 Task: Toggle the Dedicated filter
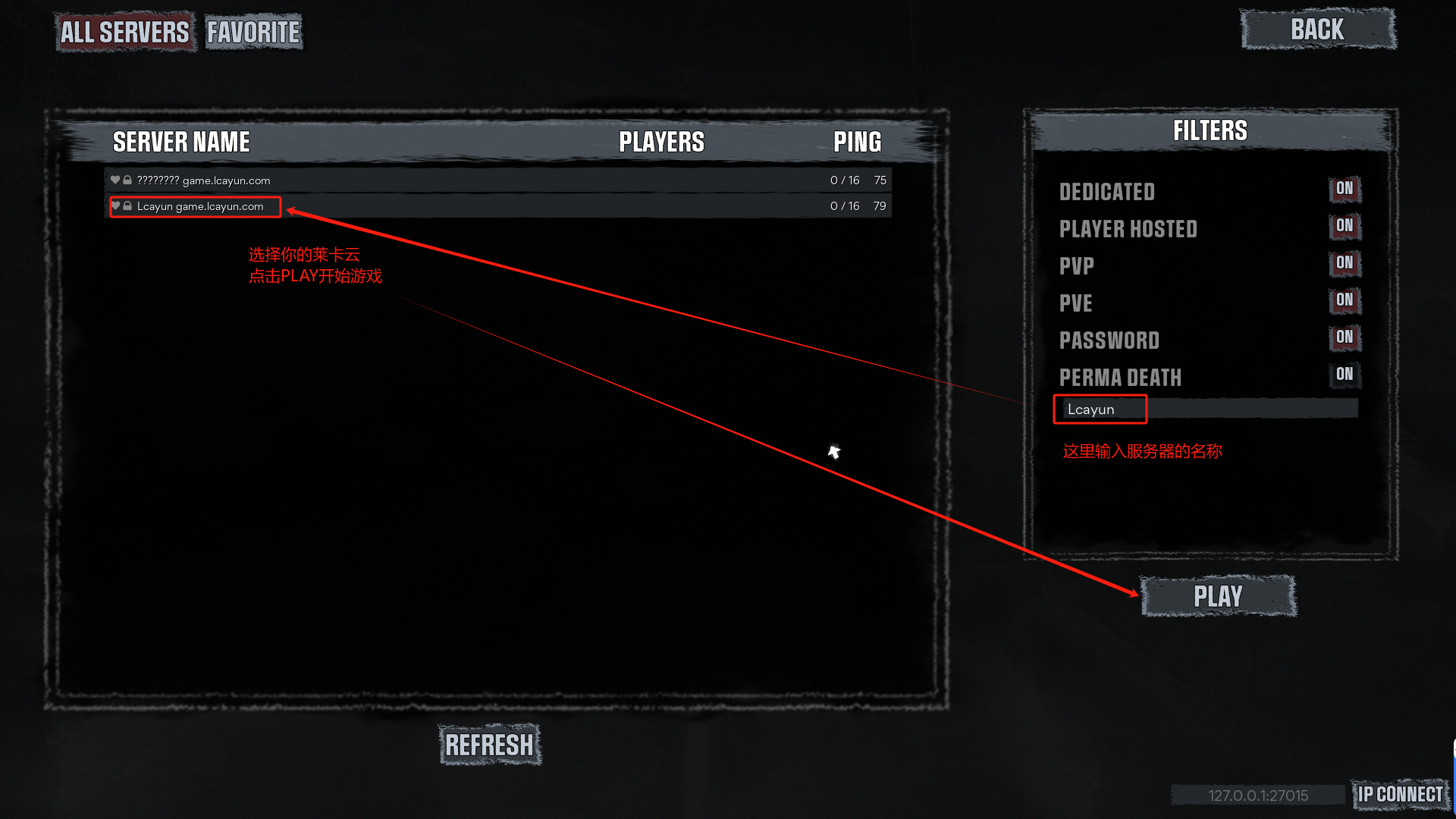1345,189
